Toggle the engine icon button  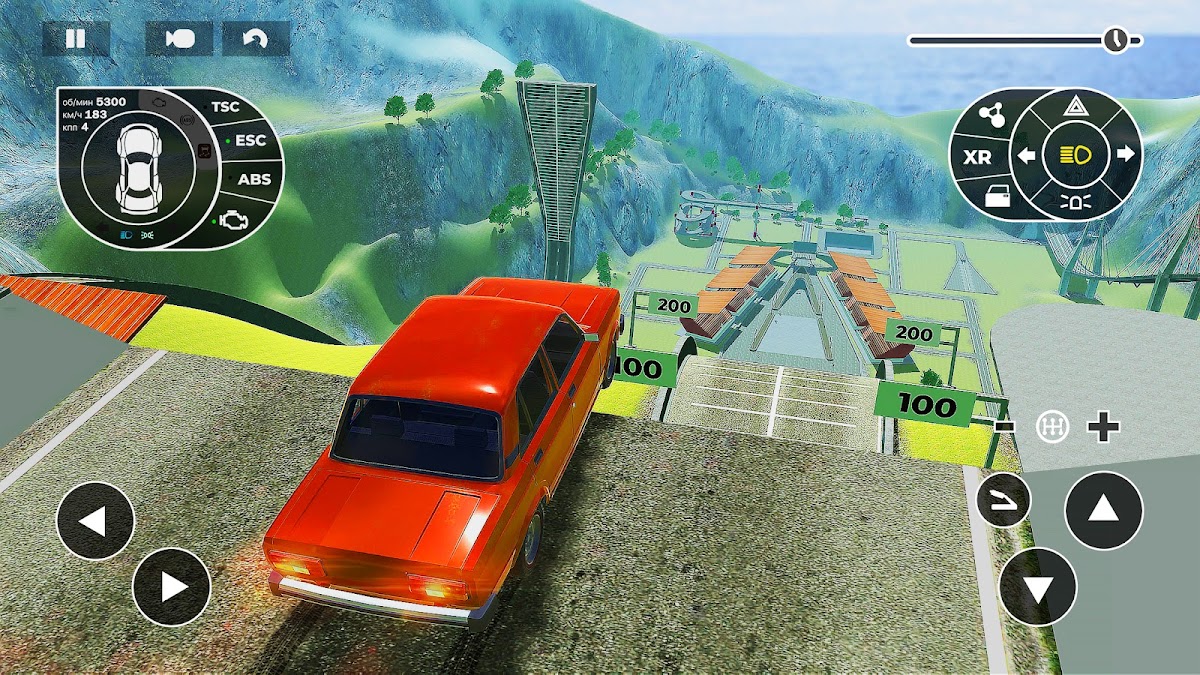click(x=234, y=217)
